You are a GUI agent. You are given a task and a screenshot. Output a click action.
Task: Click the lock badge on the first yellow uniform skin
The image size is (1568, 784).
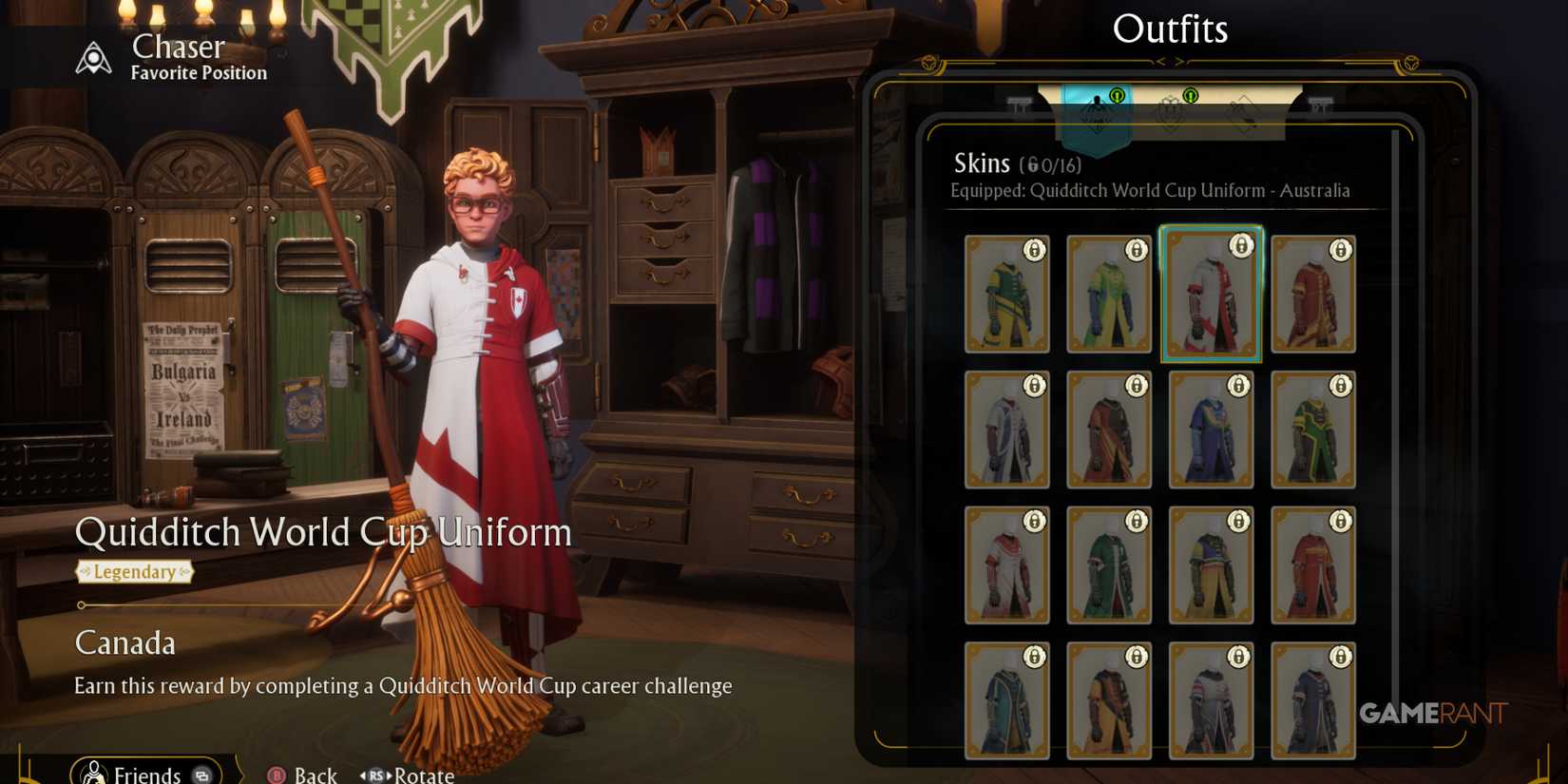pos(1034,250)
